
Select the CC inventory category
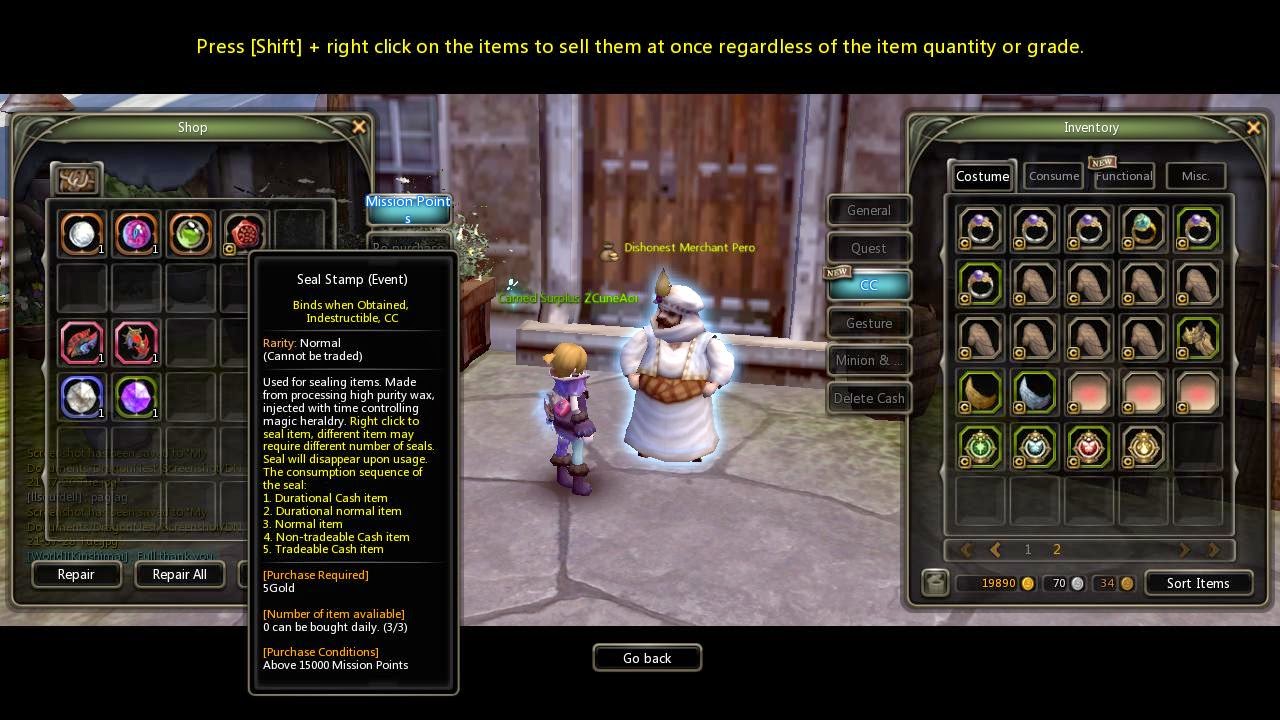[x=868, y=285]
